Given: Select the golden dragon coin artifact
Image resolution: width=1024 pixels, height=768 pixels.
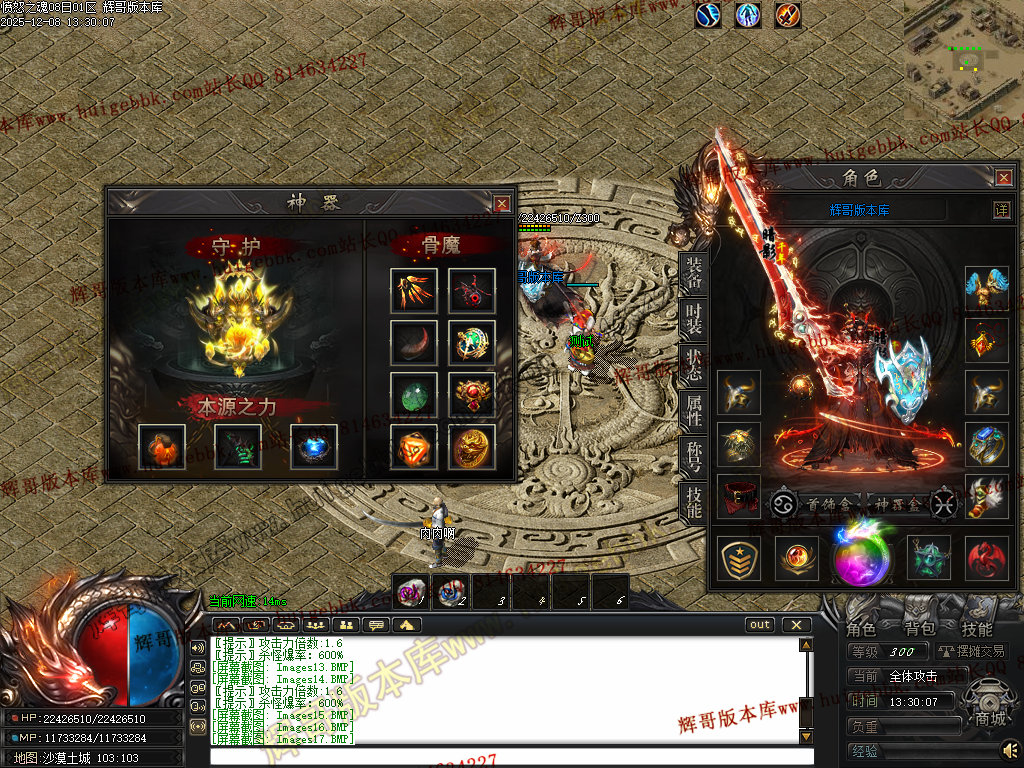Looking at the screenshot, I should tap(471, 447).
